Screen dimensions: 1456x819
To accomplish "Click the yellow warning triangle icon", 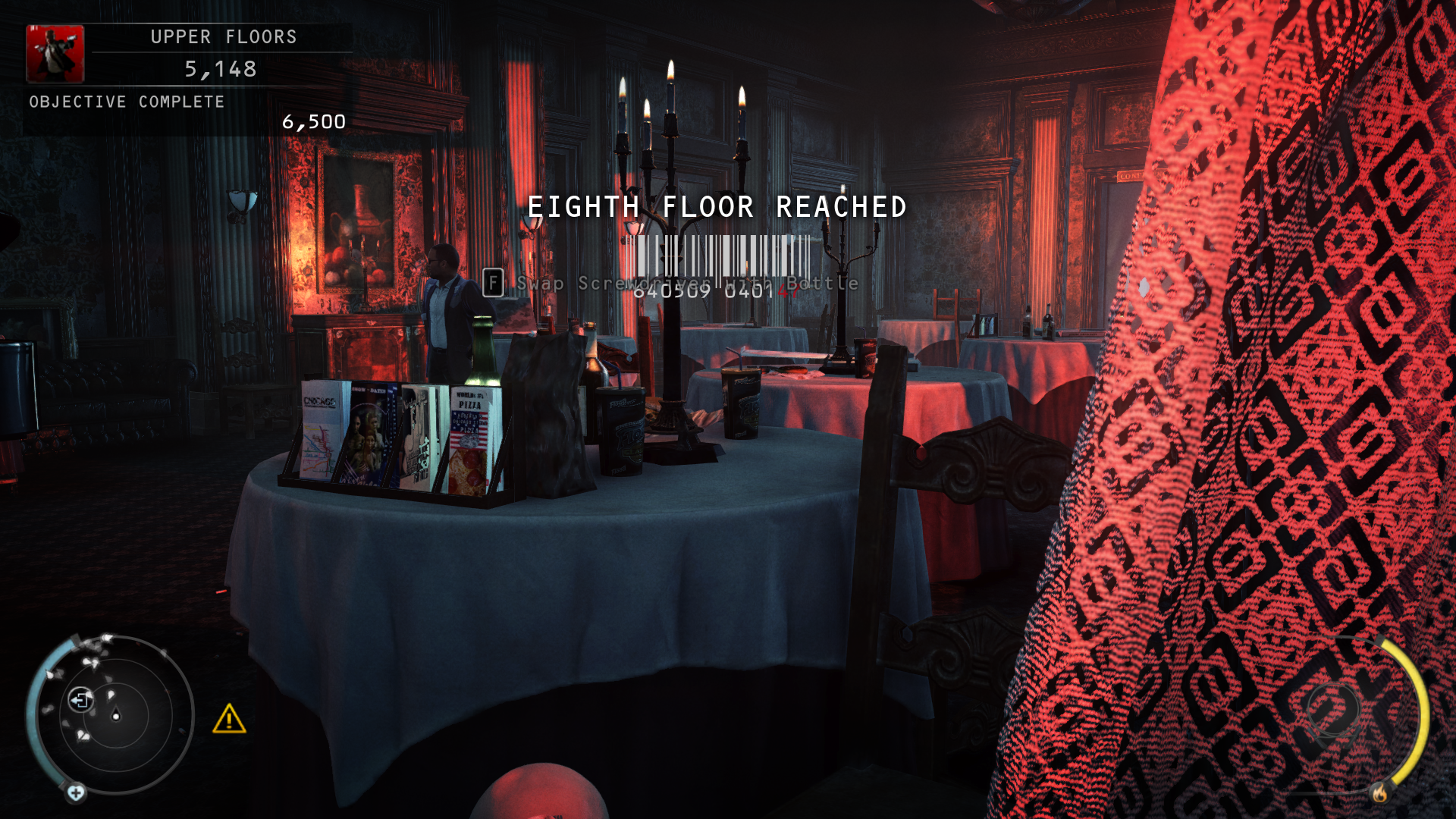I will [x=229, y=719].
